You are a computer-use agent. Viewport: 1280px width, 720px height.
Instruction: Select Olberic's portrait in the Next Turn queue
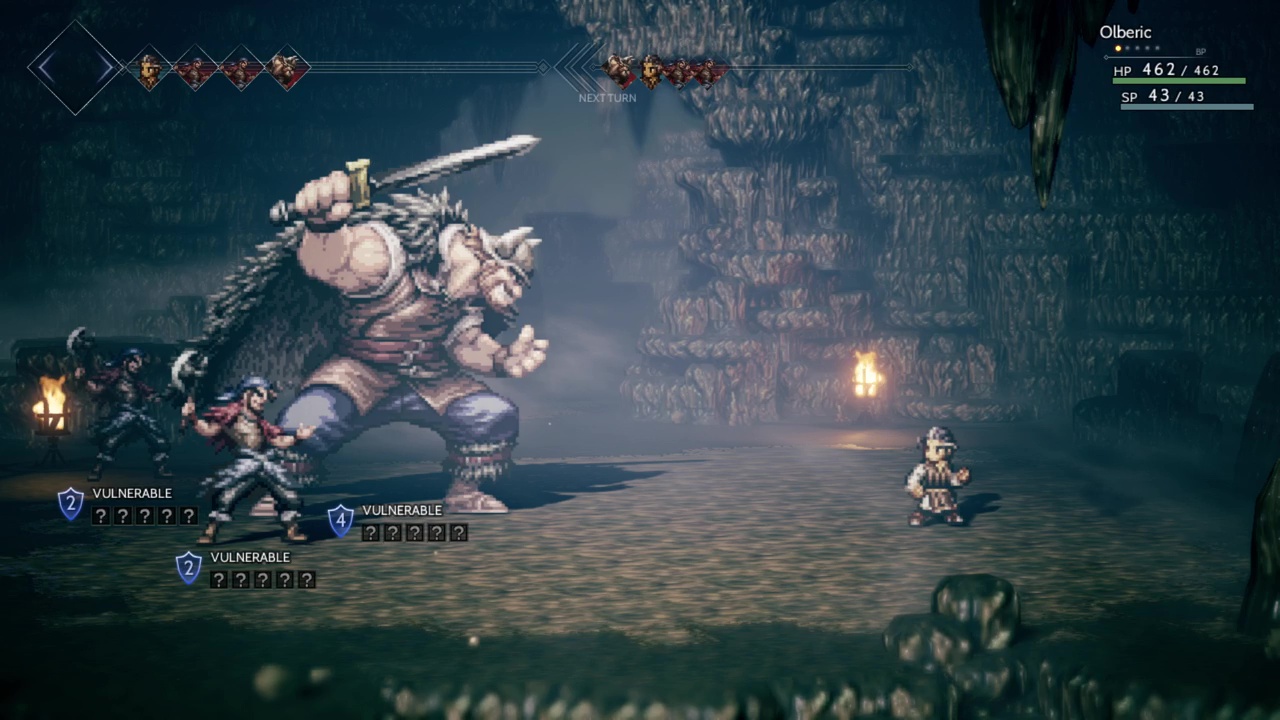(651, 69)
